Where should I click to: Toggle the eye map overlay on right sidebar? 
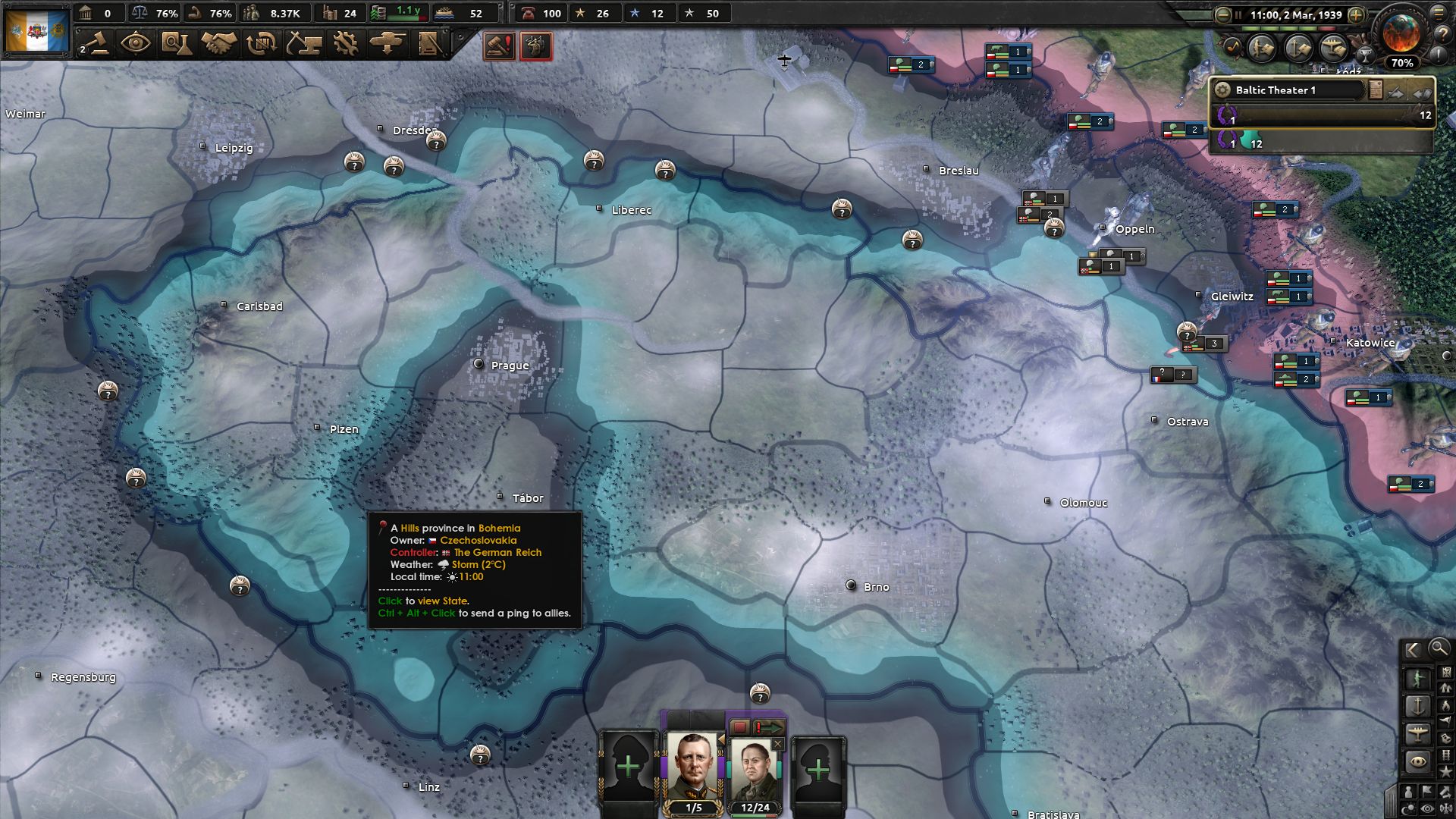[1417, 760]
